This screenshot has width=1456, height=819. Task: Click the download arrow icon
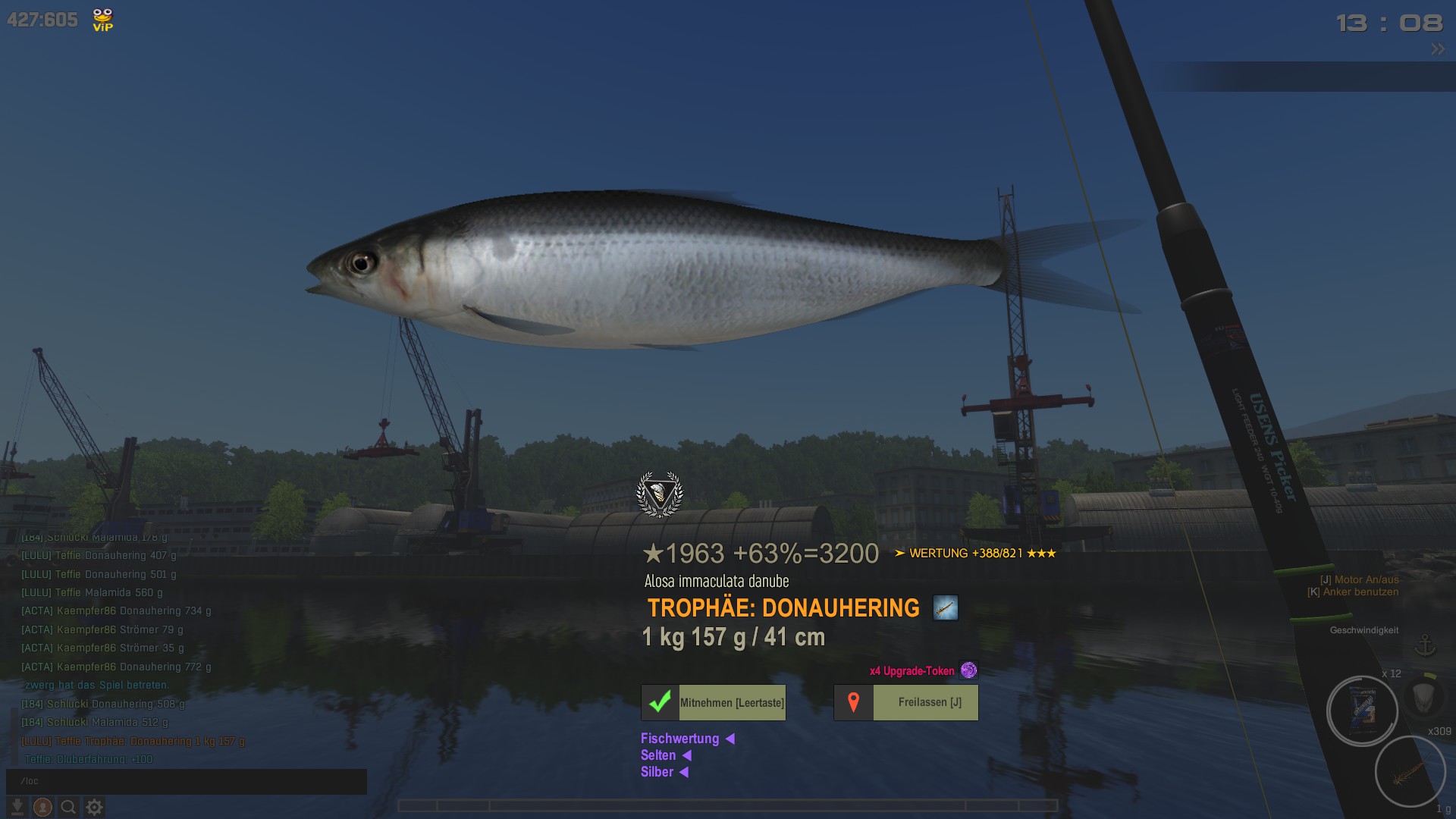tap(17, 808)
